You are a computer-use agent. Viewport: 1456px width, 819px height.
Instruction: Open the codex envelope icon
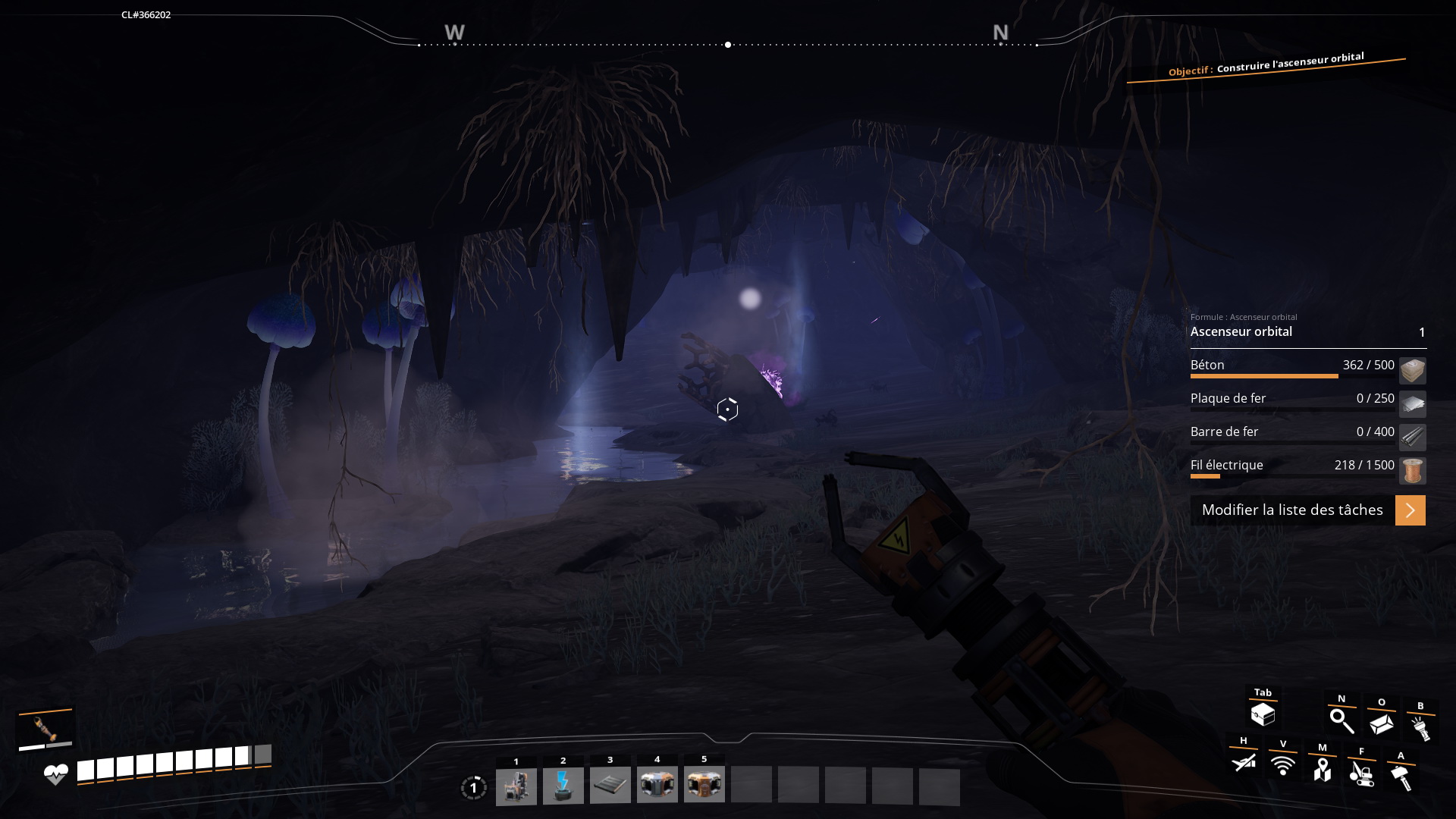[x=1382, y=723]
